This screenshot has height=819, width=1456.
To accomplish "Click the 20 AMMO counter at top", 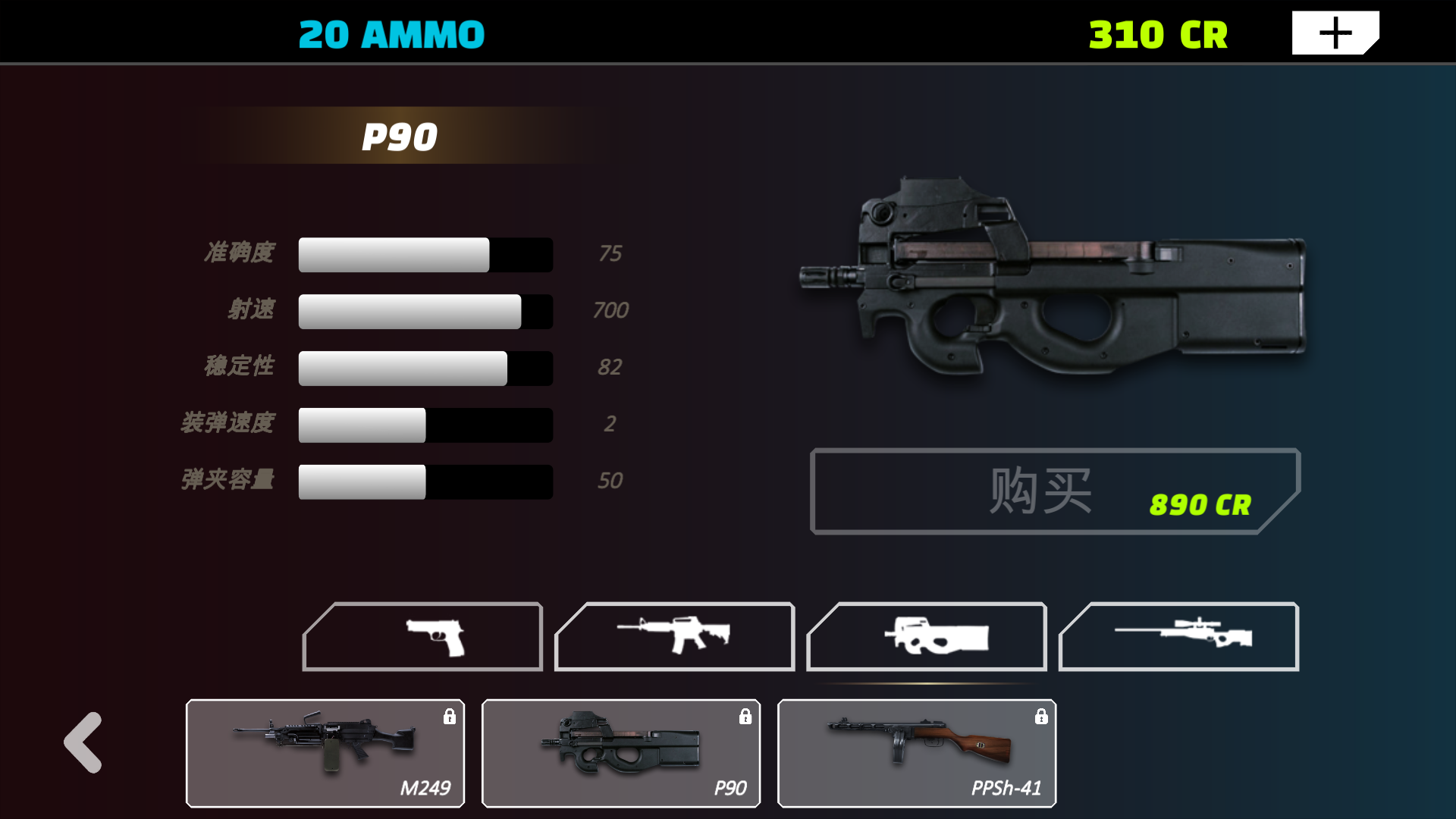I will [391, 32].
